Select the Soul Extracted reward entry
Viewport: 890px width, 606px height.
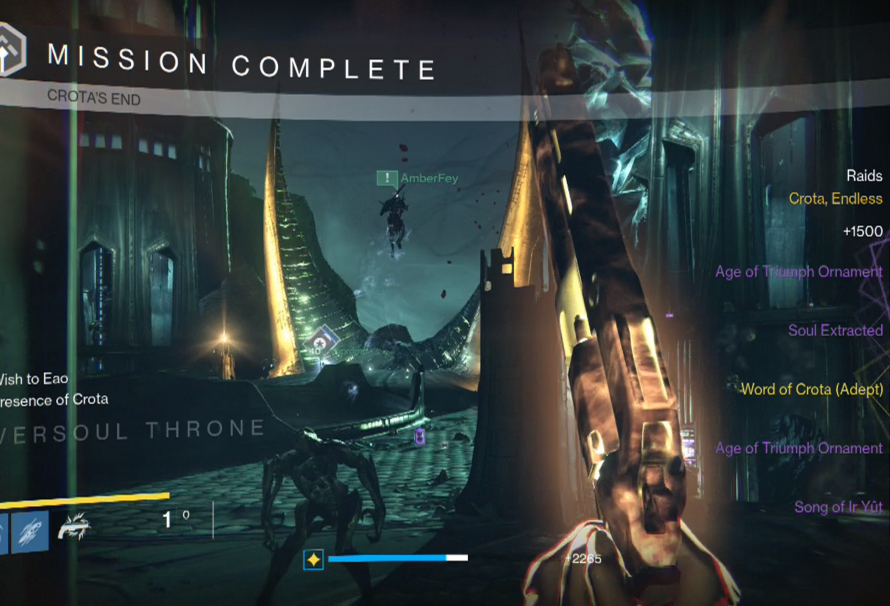pos(835,330)
